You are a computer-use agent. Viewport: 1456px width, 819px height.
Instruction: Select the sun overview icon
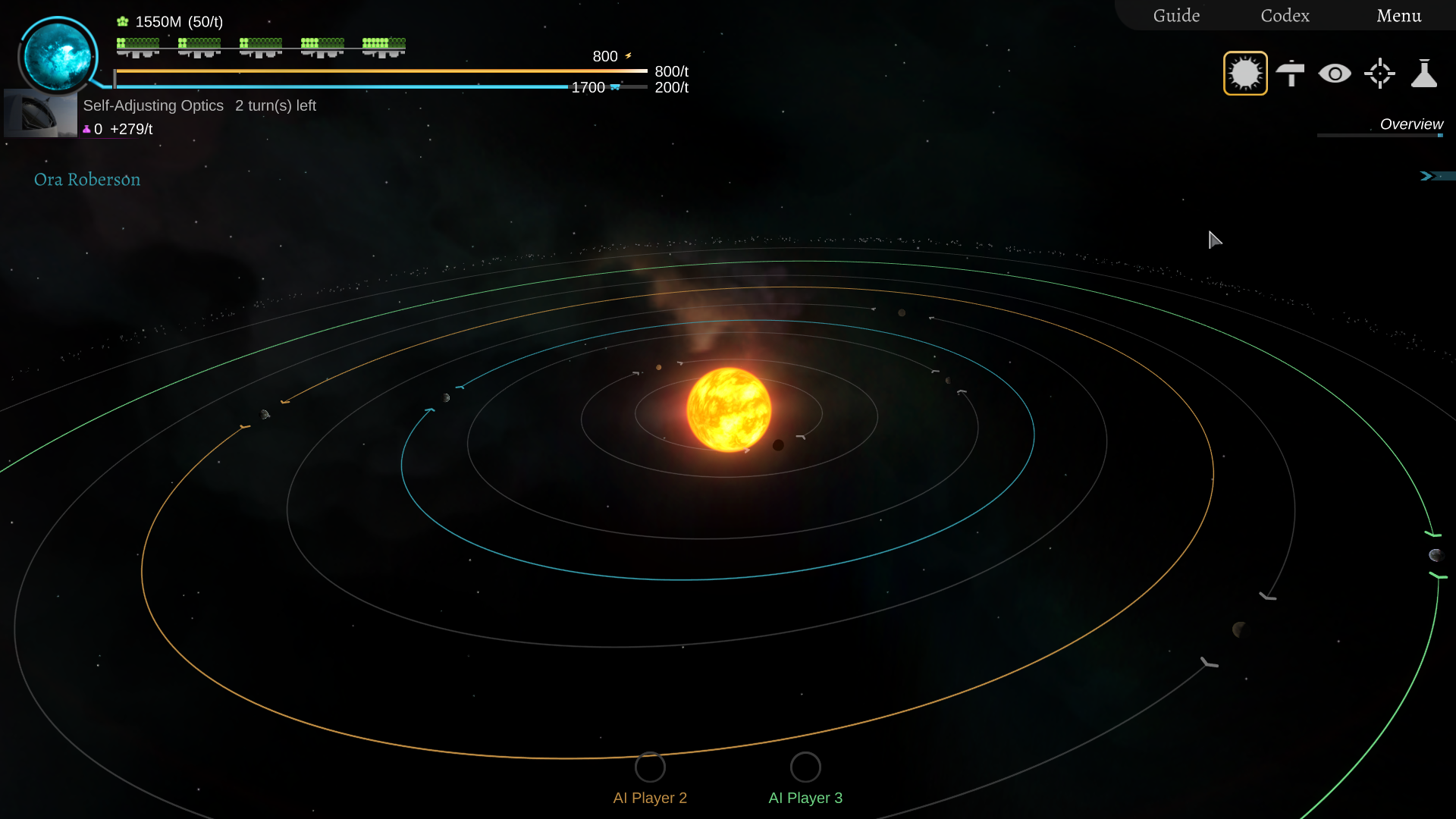point(1245,74)
